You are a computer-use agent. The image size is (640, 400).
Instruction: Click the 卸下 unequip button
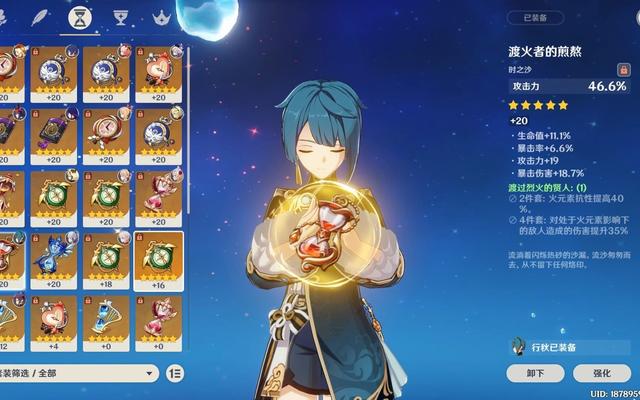tap(536, 373)
